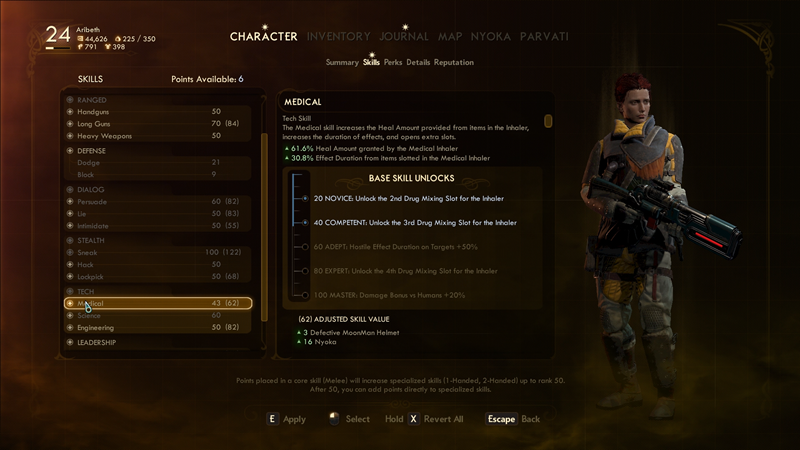Open the Map tab
This screenshot has height=450, width=800.
450,36
